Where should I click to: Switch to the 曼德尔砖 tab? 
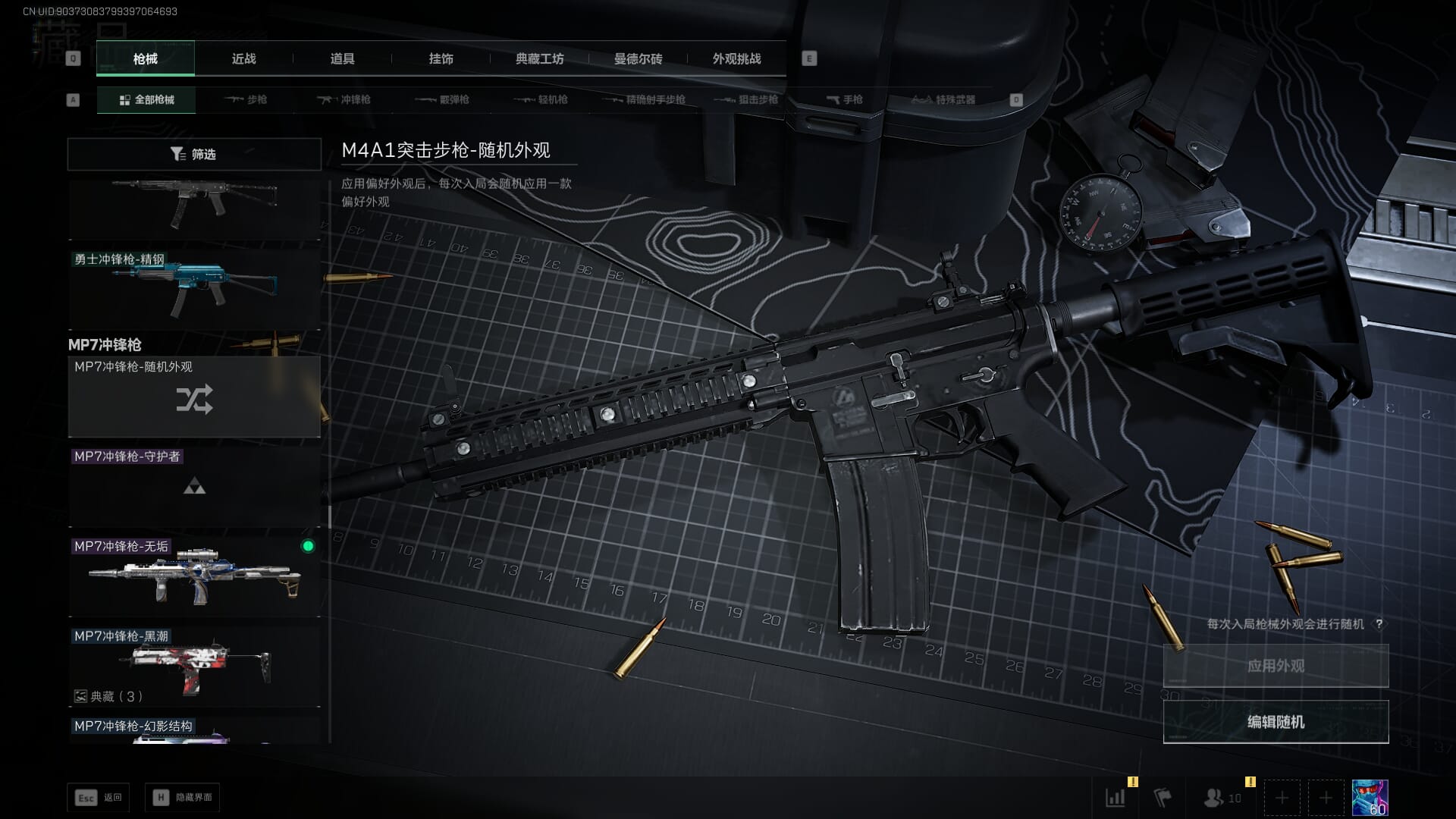[638, 58]
